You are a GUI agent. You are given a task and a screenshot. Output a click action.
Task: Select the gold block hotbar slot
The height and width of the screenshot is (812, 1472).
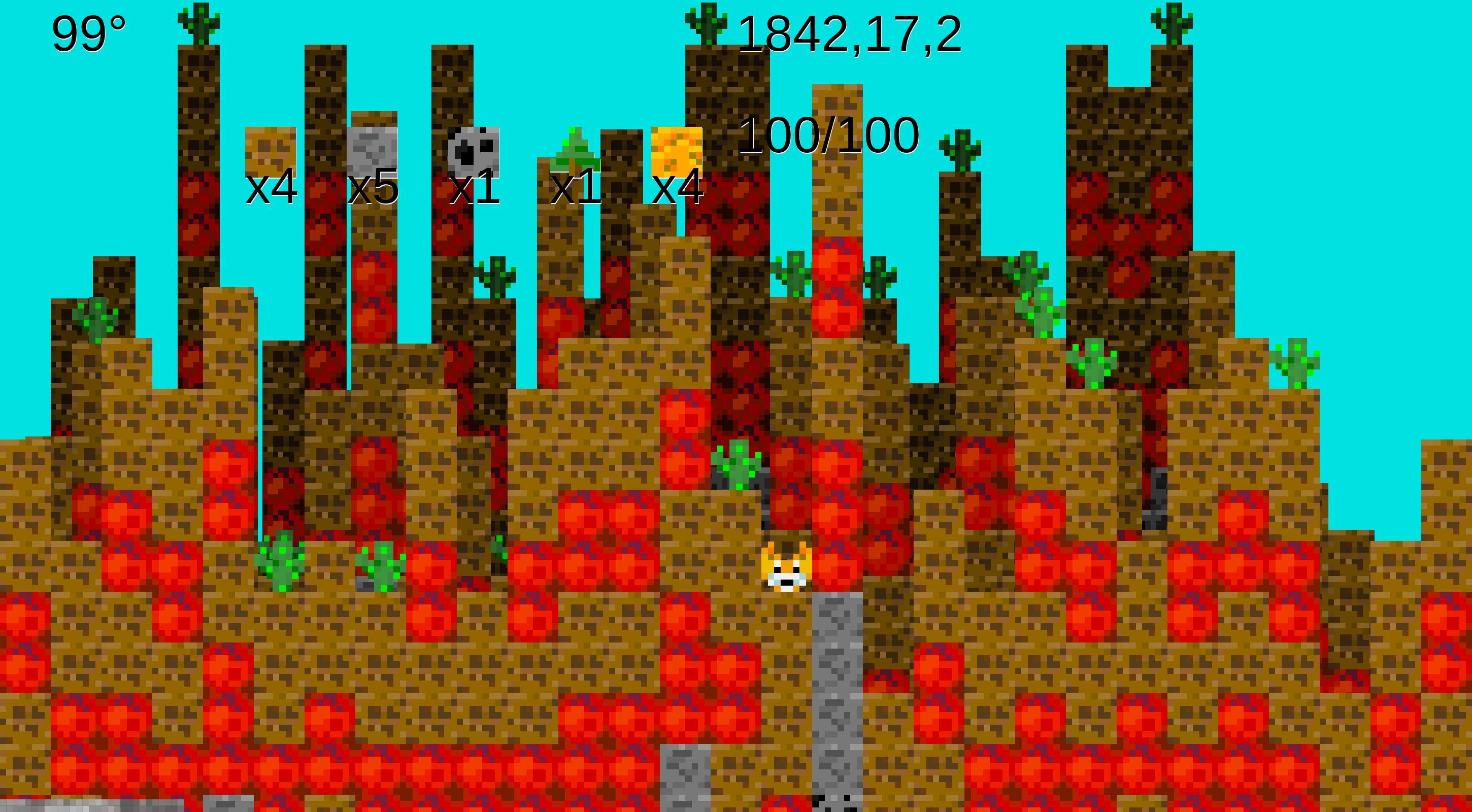point(676,150)
